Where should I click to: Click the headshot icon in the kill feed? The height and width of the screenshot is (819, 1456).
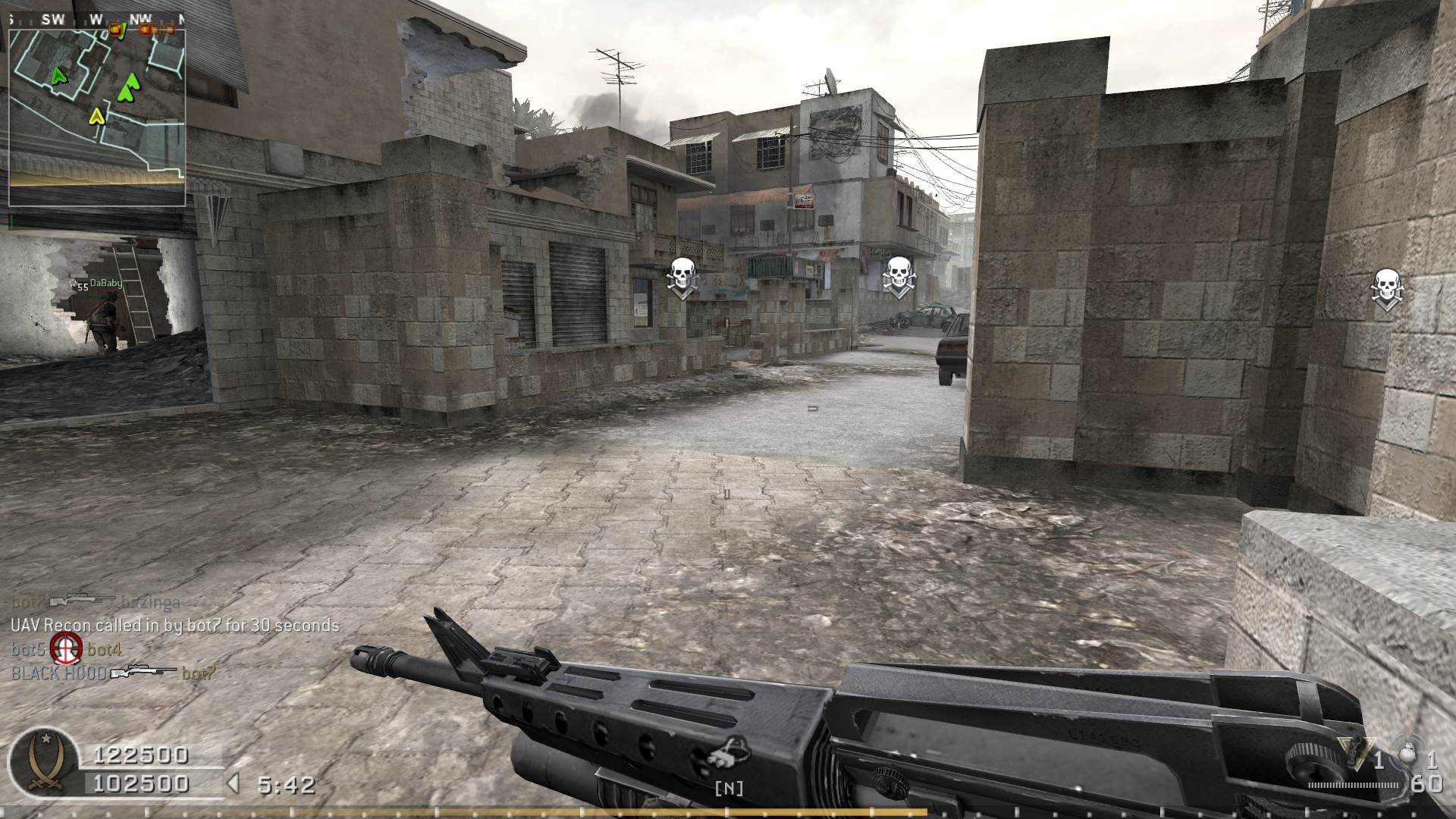coord(66,648)
